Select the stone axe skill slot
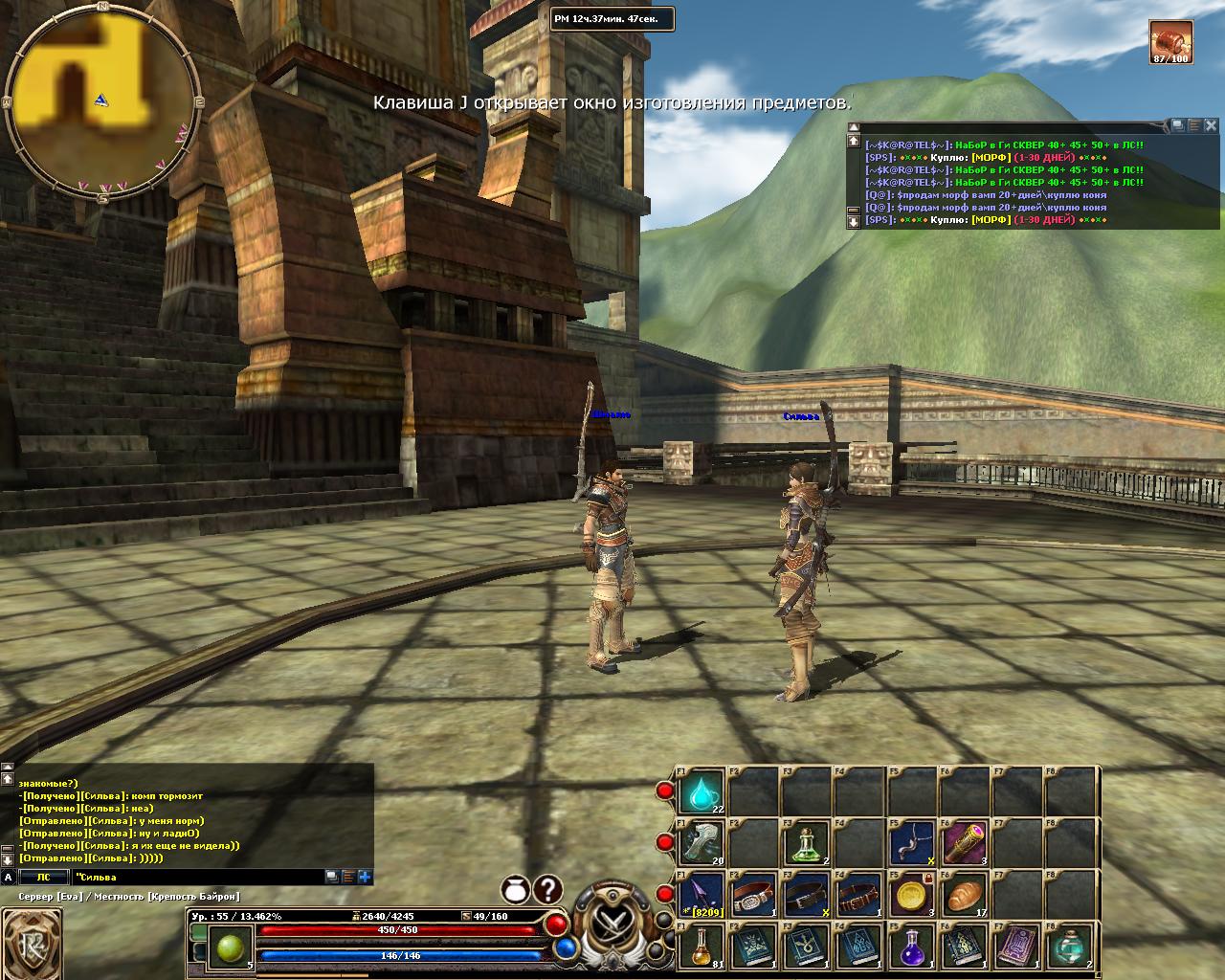The image size is (1225, 980). [701, 844]
